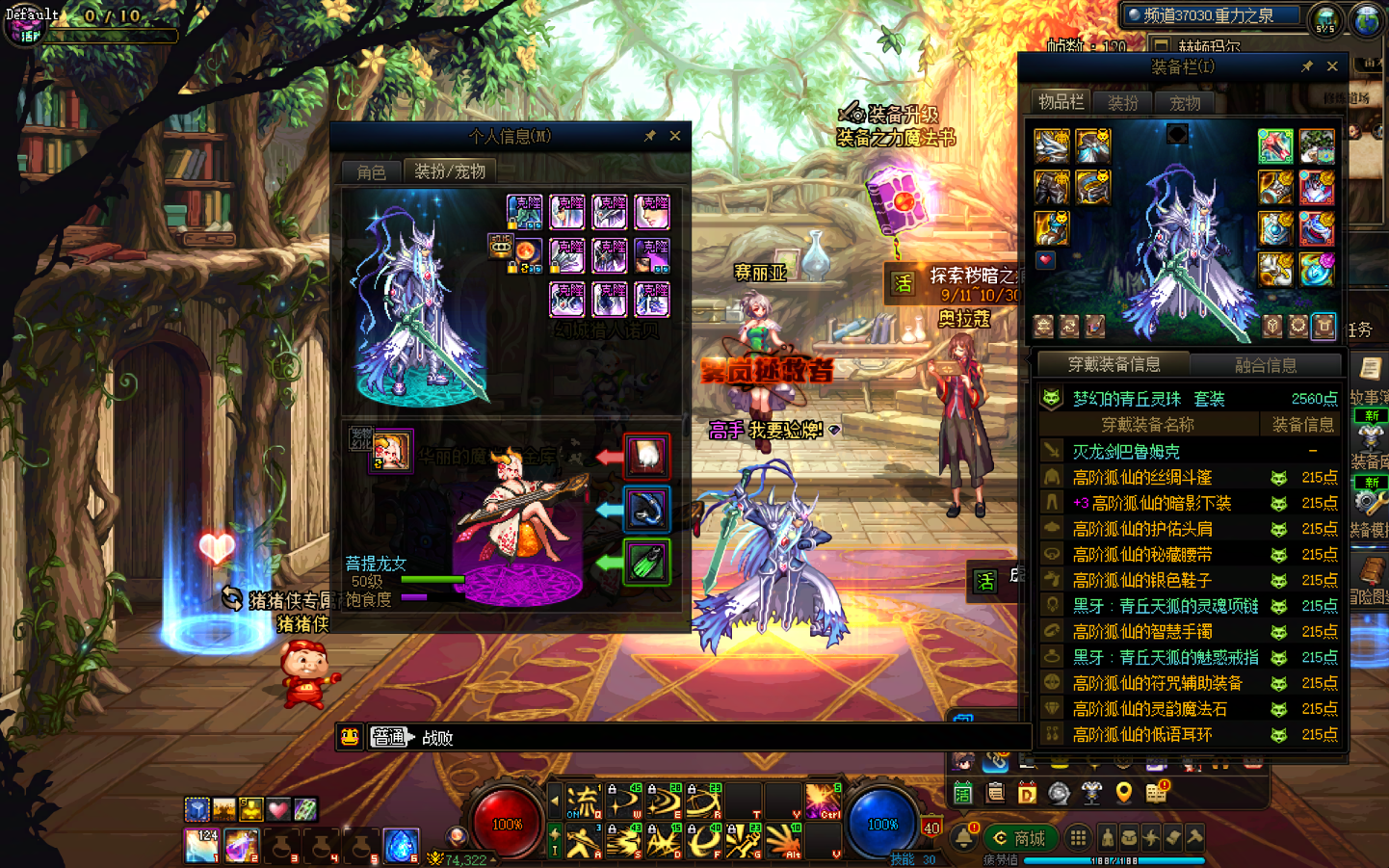
Task: Click the notification bell icon
Action: coord(963,837)
